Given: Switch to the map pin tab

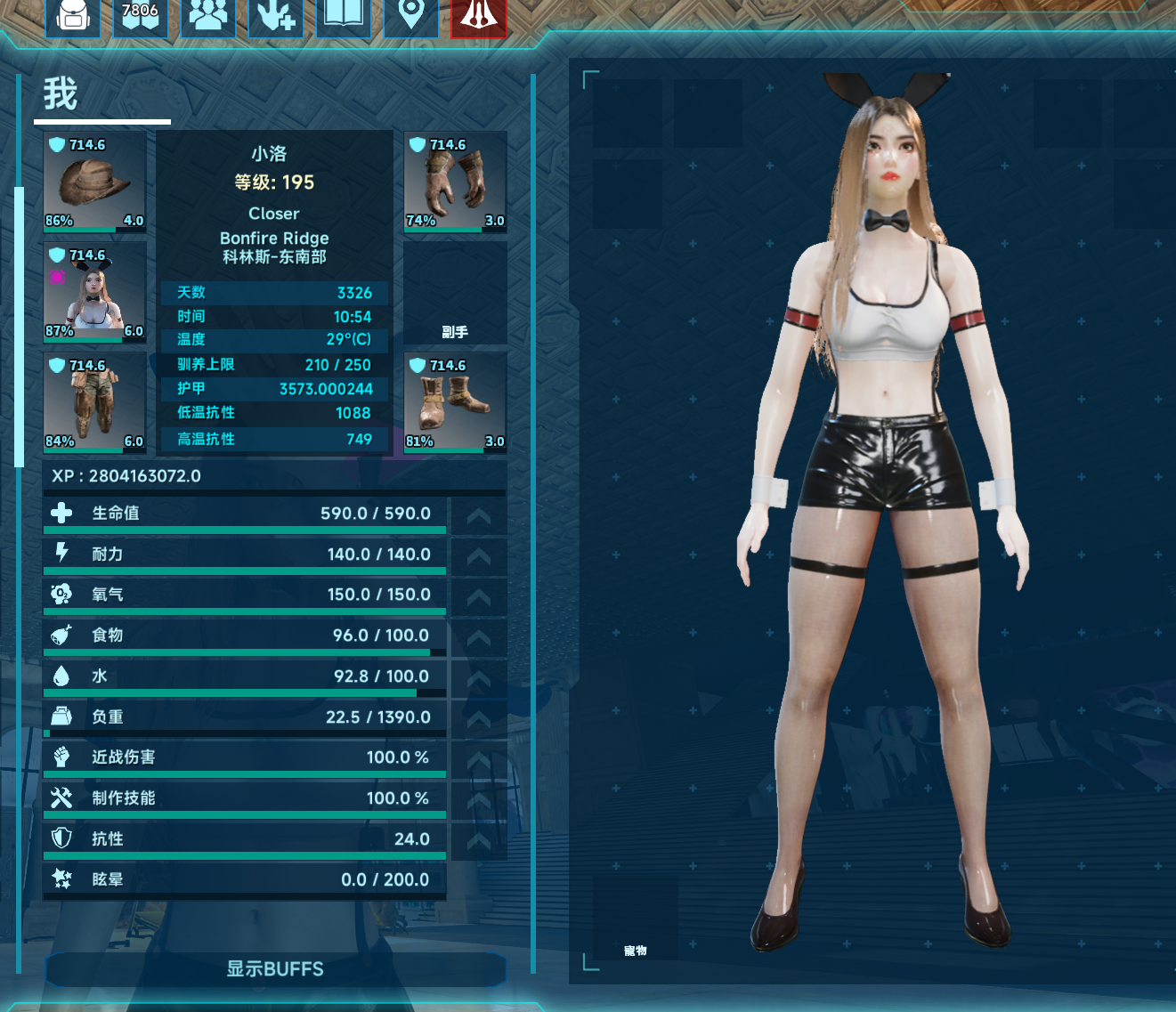Looking at the screenshot, I should 410,15.
